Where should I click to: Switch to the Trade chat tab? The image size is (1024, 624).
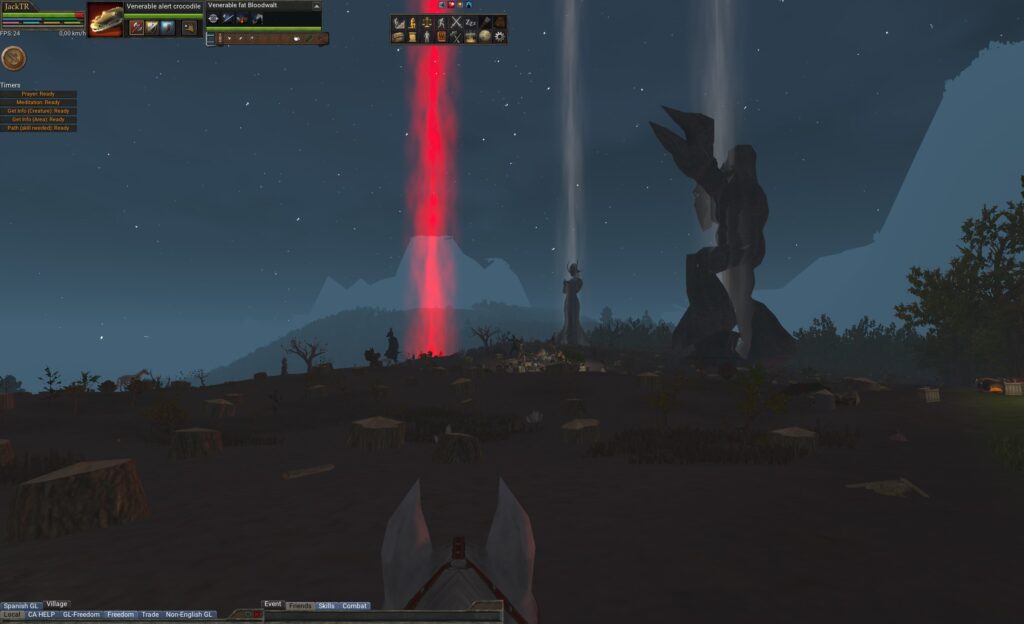[x=150, y=614]
